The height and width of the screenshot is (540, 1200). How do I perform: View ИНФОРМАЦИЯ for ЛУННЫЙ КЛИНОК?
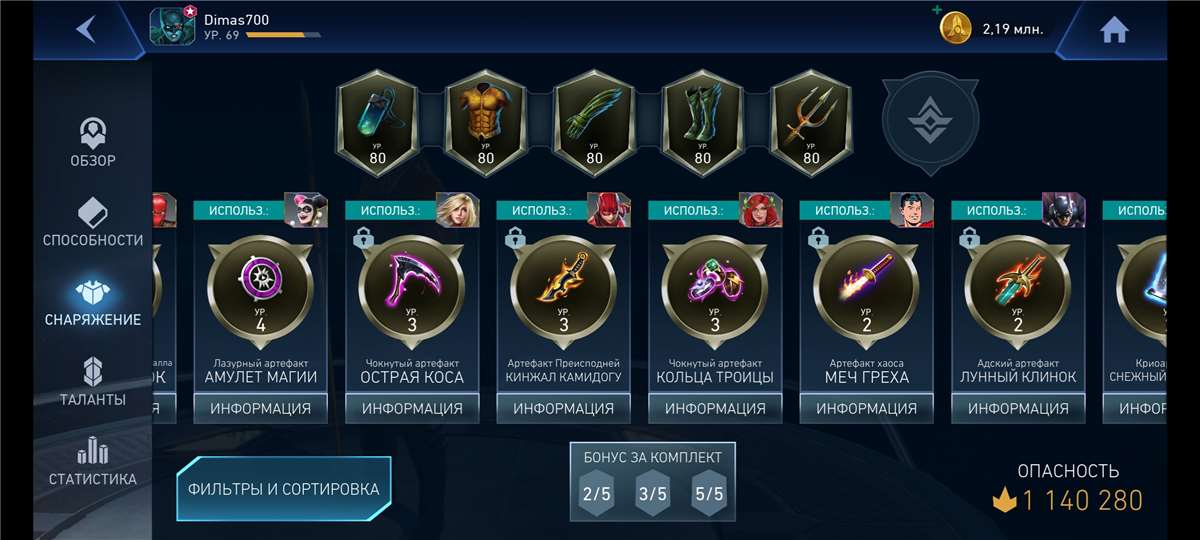tap(1018, 408)
